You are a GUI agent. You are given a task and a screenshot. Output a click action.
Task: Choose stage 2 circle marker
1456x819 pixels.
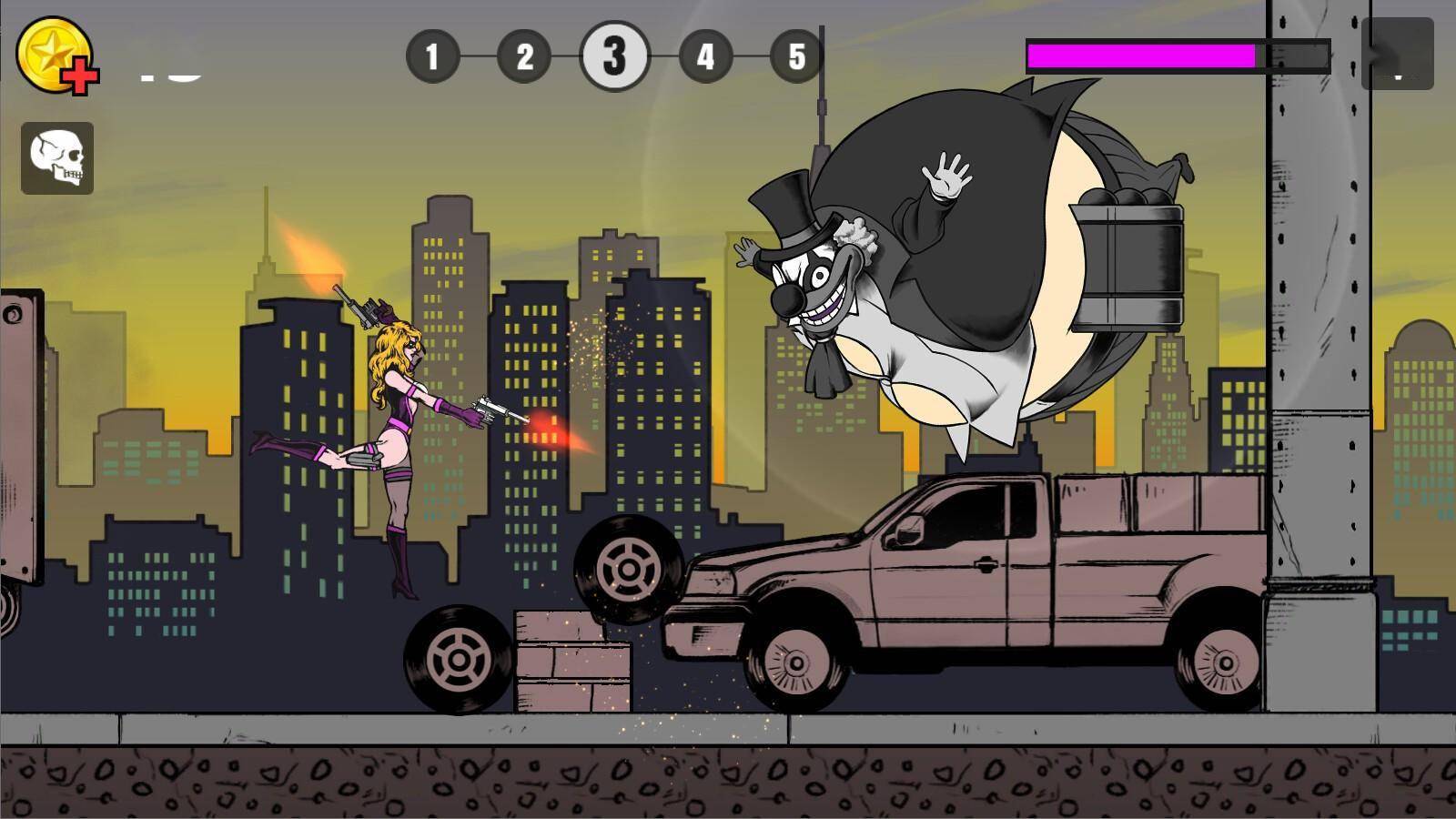[x=524, y=56]
